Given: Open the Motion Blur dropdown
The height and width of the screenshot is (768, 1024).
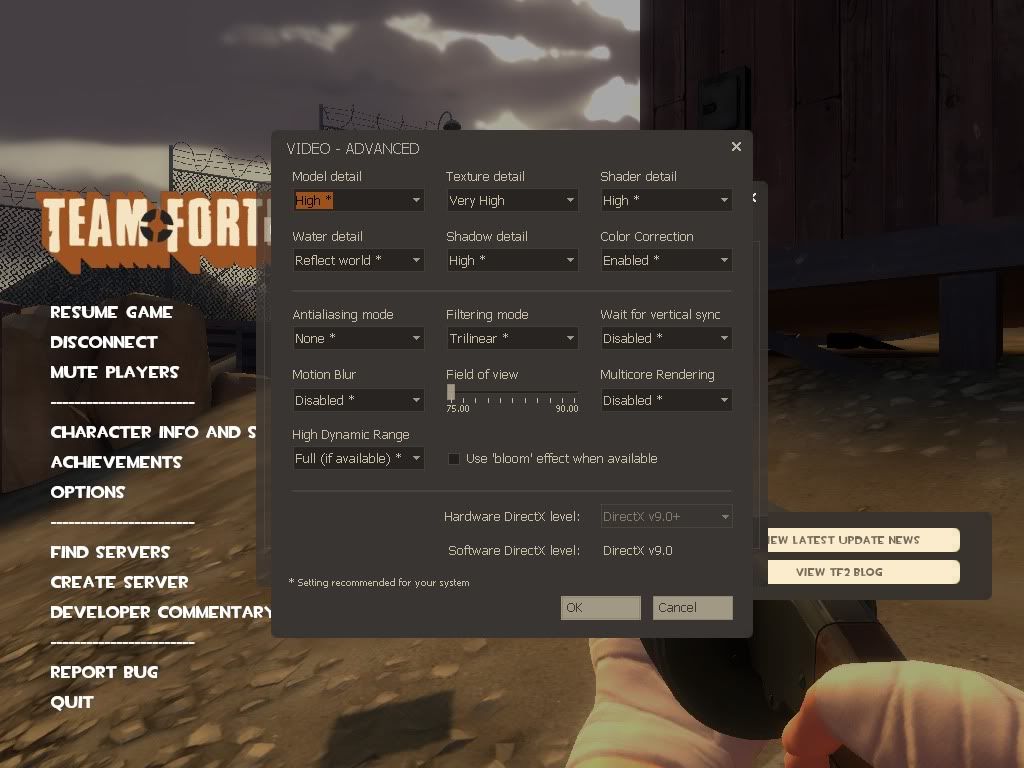Looking at the screenshot, I should coord(358,400).
